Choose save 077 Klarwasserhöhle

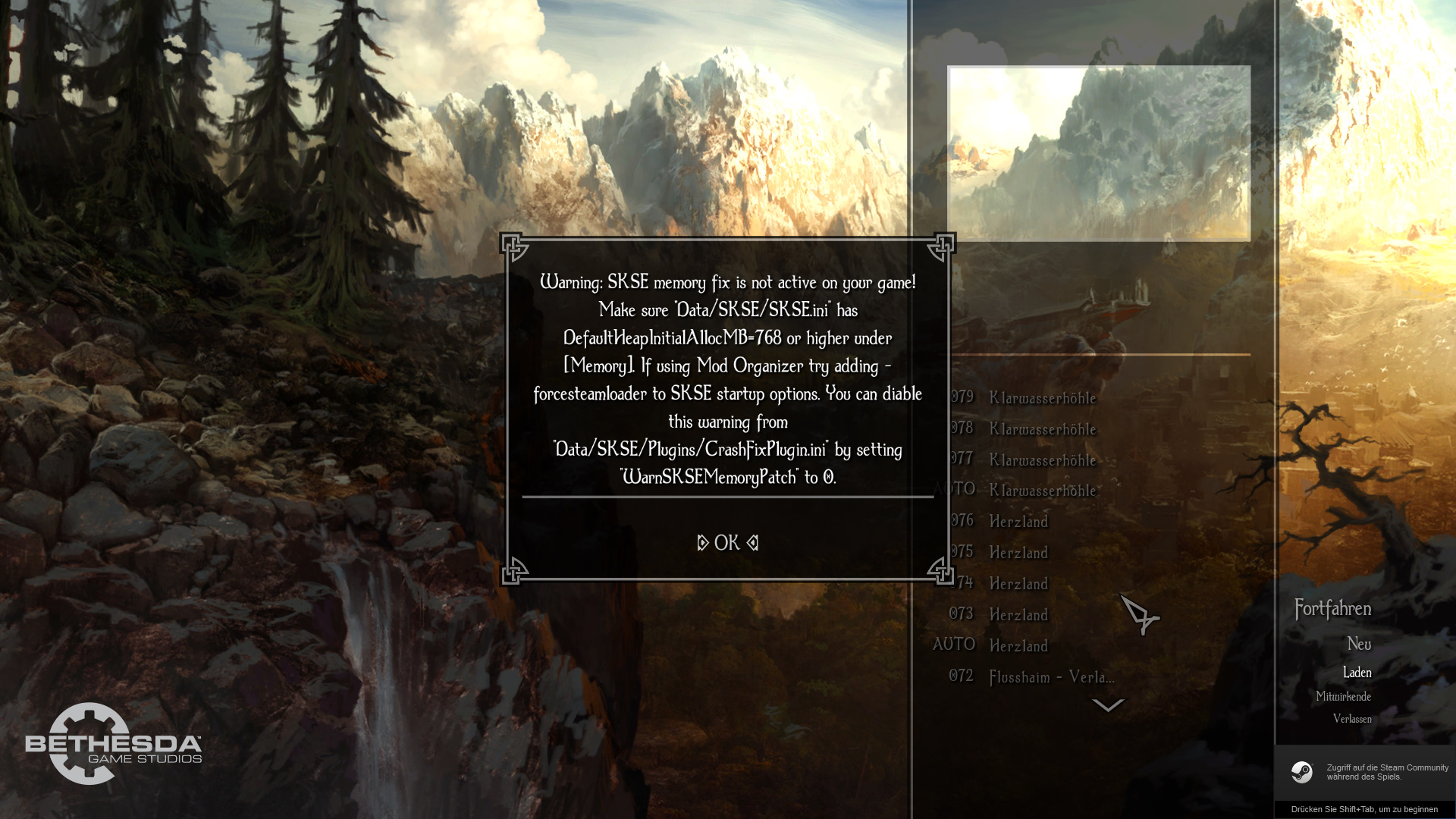[x=1042, y=460]
